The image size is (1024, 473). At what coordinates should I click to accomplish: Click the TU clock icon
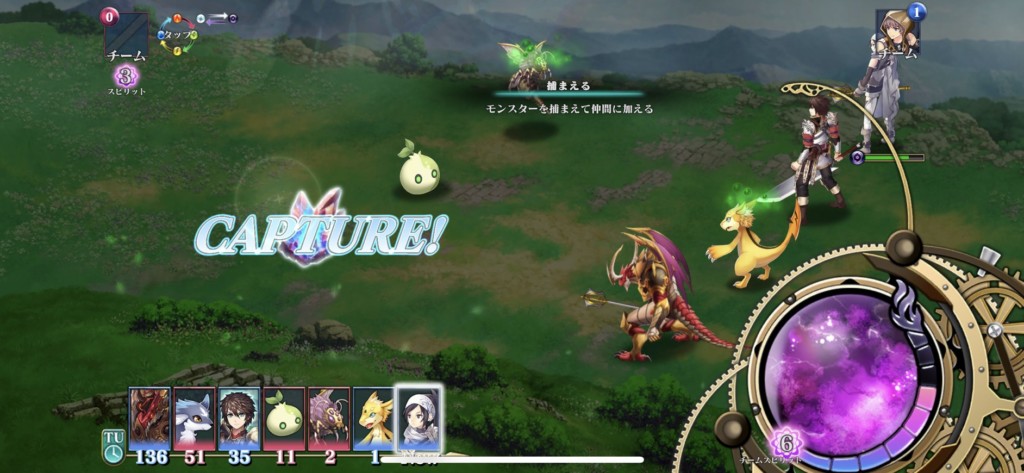click(x=113, y=445)
